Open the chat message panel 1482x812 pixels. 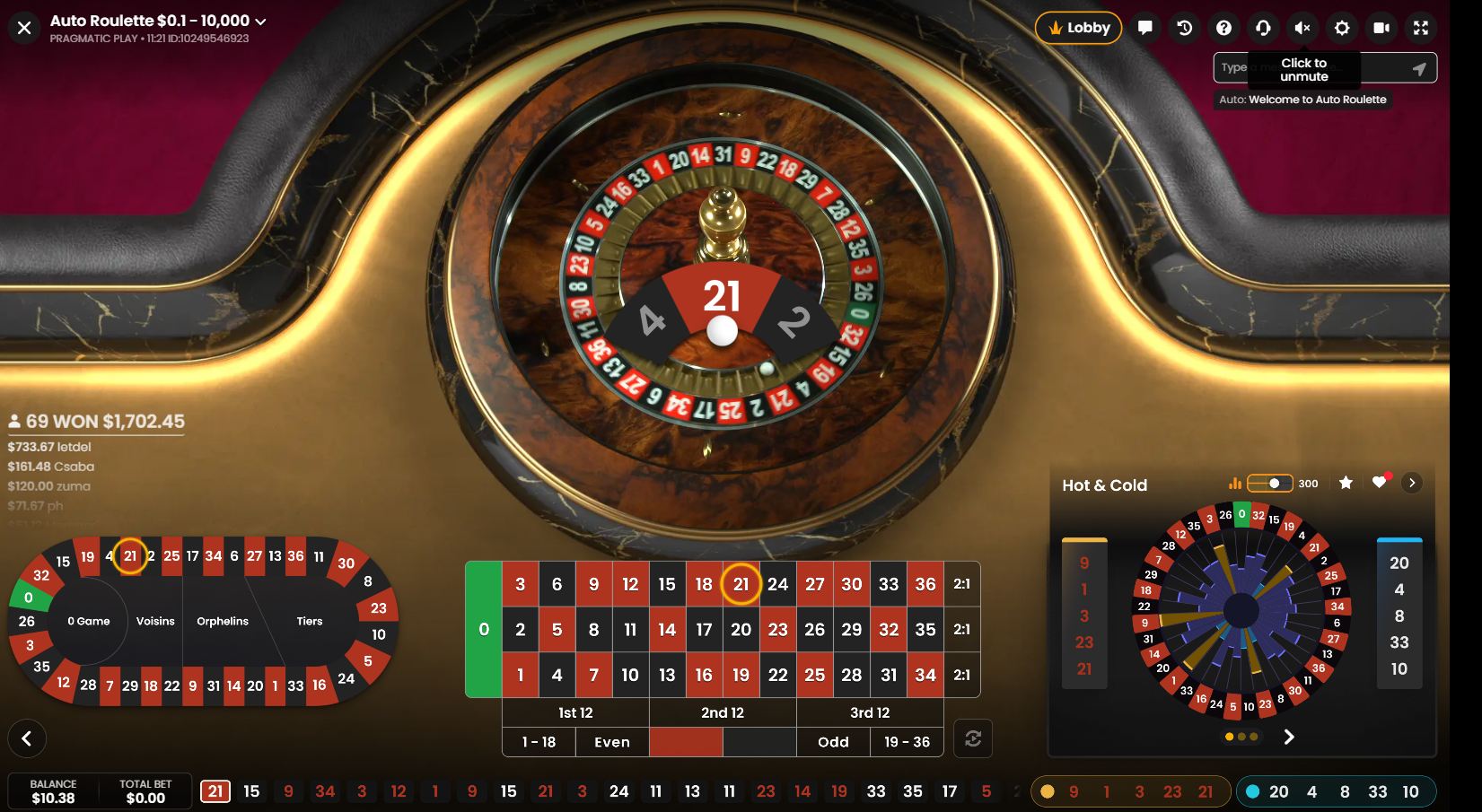point(1144,28)
